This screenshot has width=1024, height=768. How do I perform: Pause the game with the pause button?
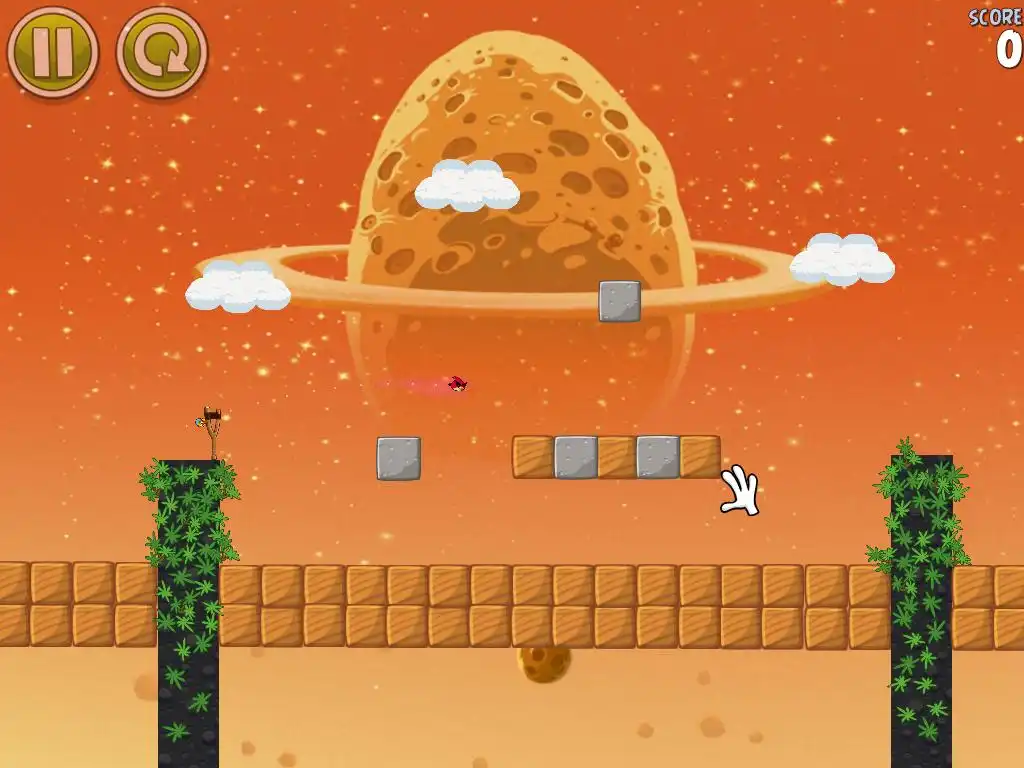click(x=52, y=52)
